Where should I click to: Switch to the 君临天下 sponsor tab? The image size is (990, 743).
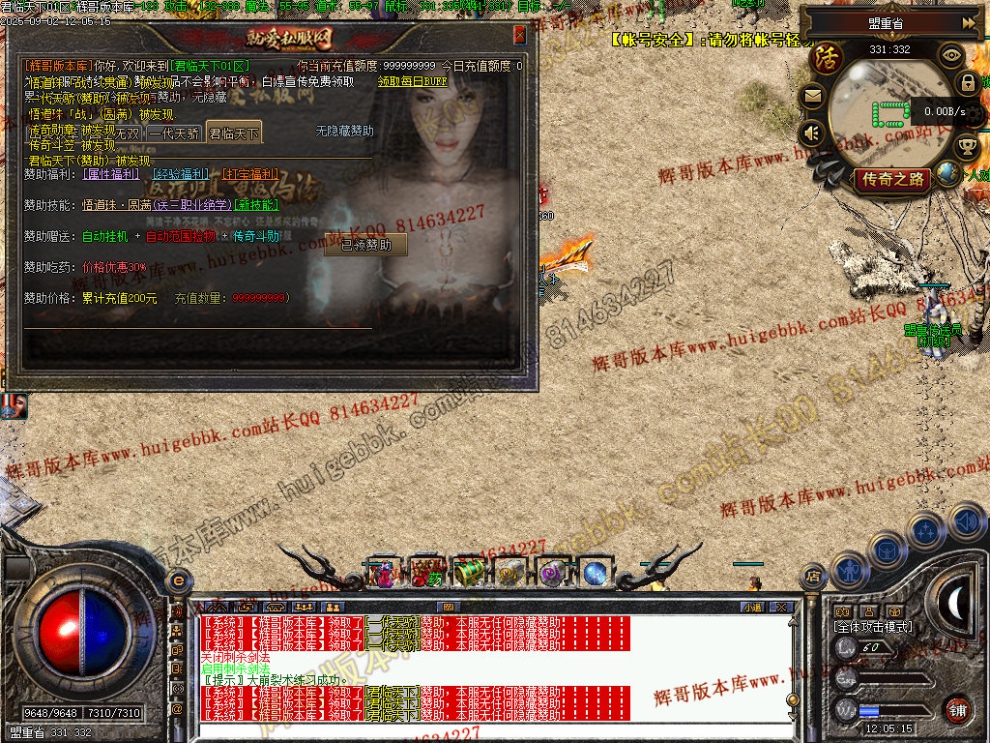point(233,133)
